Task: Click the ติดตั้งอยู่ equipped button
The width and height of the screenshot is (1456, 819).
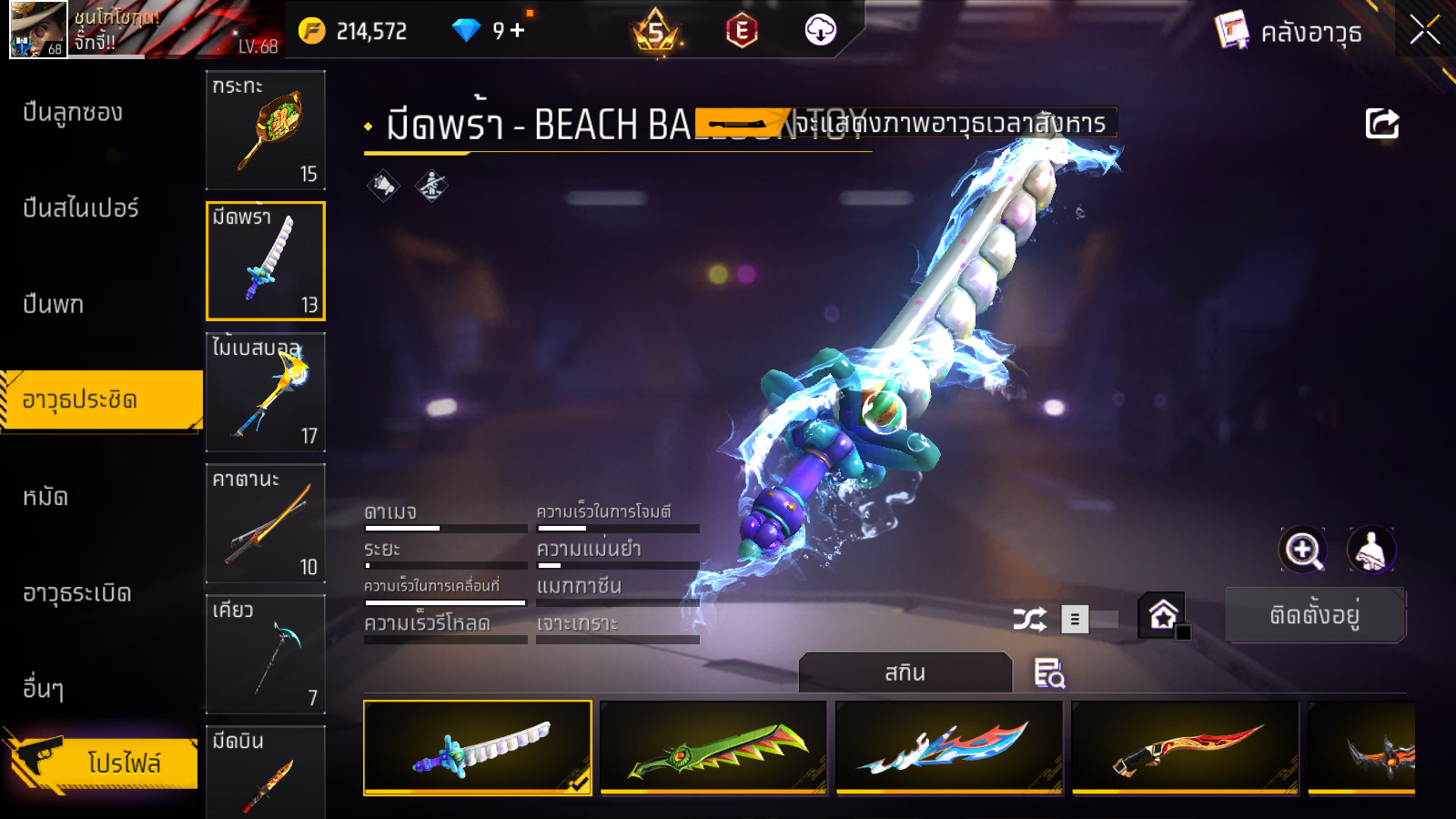Action: (x=1314, y=615)
